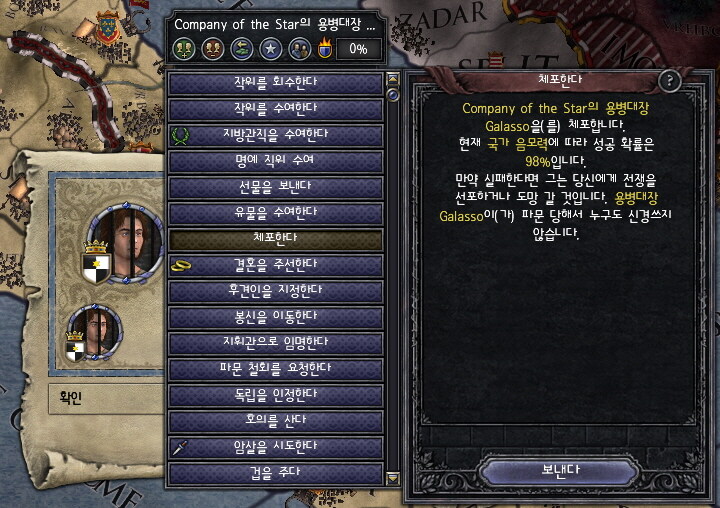Open the question mark help button
Image resolution: width=720 pixels, height=508 pixels.
pos(671,82)
